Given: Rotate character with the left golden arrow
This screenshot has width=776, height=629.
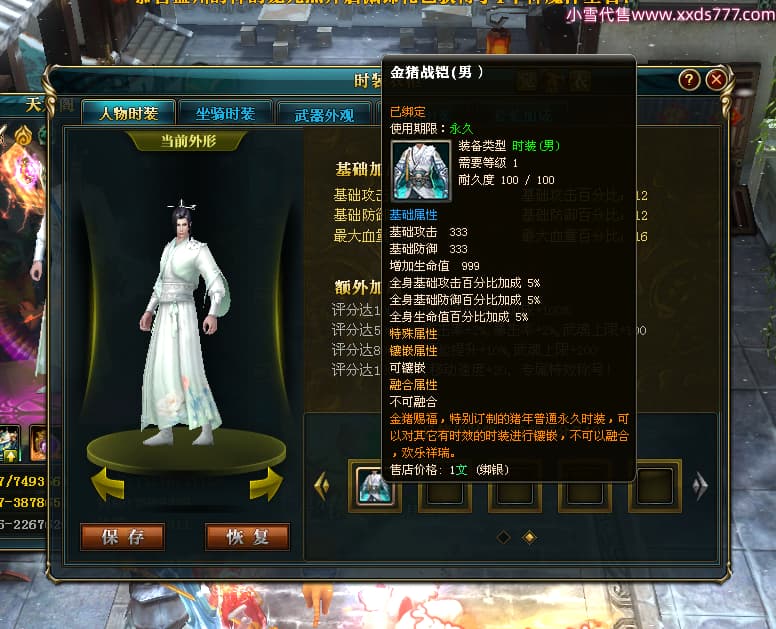Looking at the screenshot, I should 107,484.
